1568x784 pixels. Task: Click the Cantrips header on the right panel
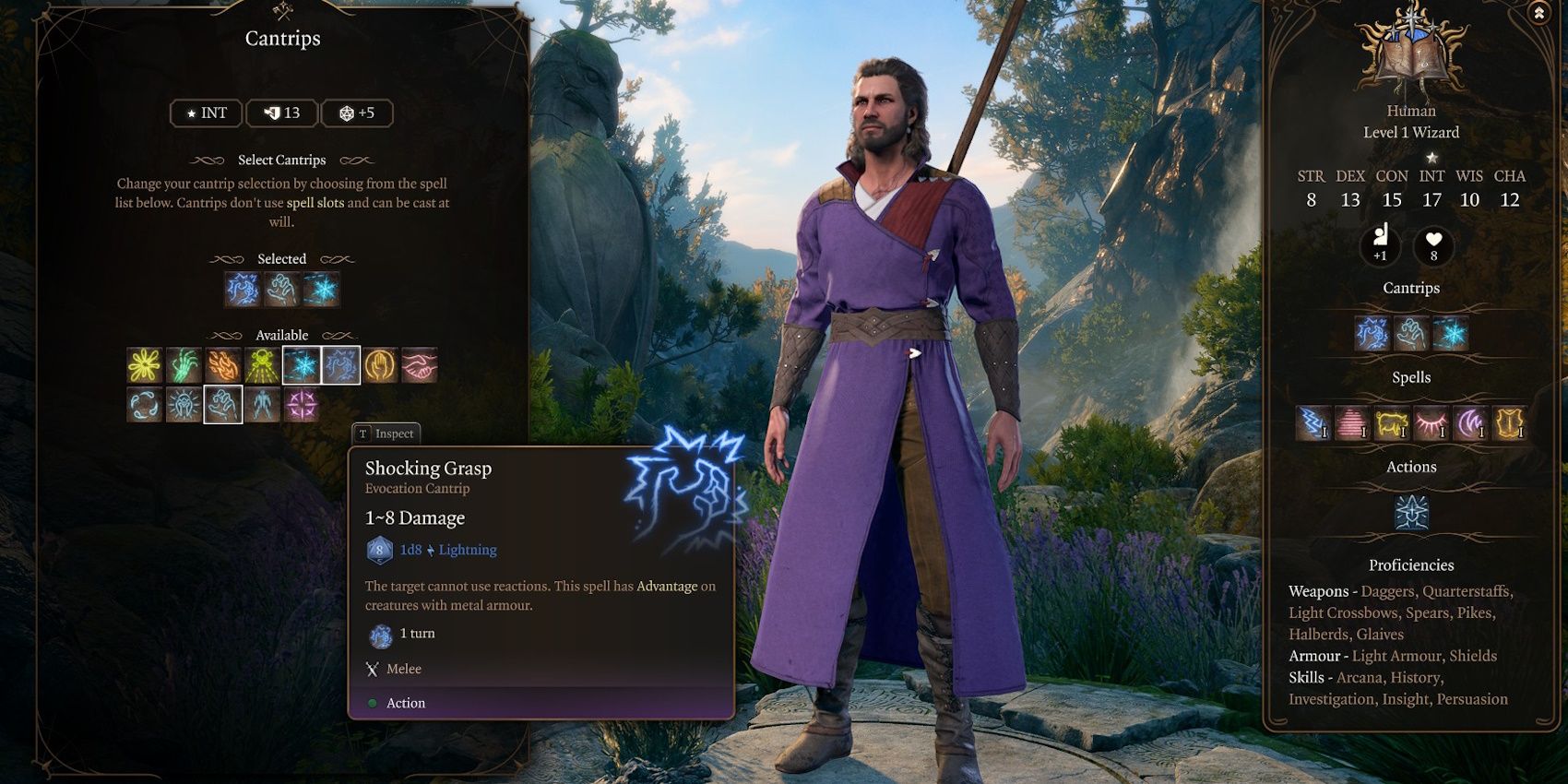(1412, 288)
